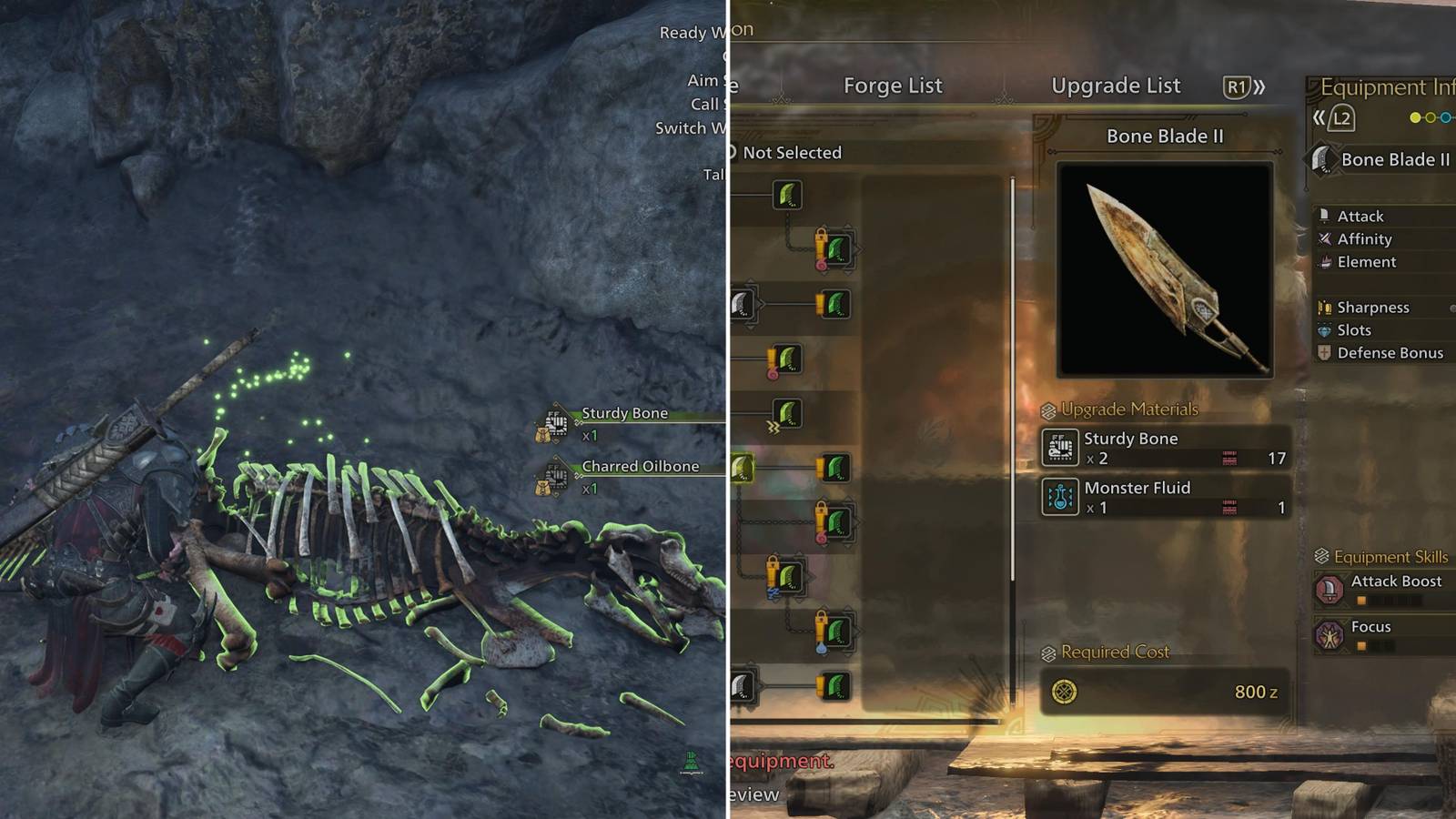The image size is (1456, 819).
Task: Click the Sturdy Bone material icon
Action: [1061, 446]
